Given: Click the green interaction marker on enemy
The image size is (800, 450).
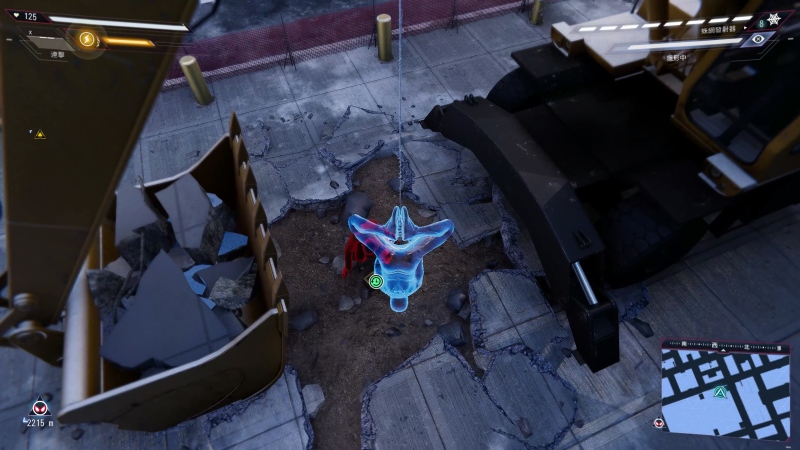Looking at the screenshot, I should (x=376, y=281).
